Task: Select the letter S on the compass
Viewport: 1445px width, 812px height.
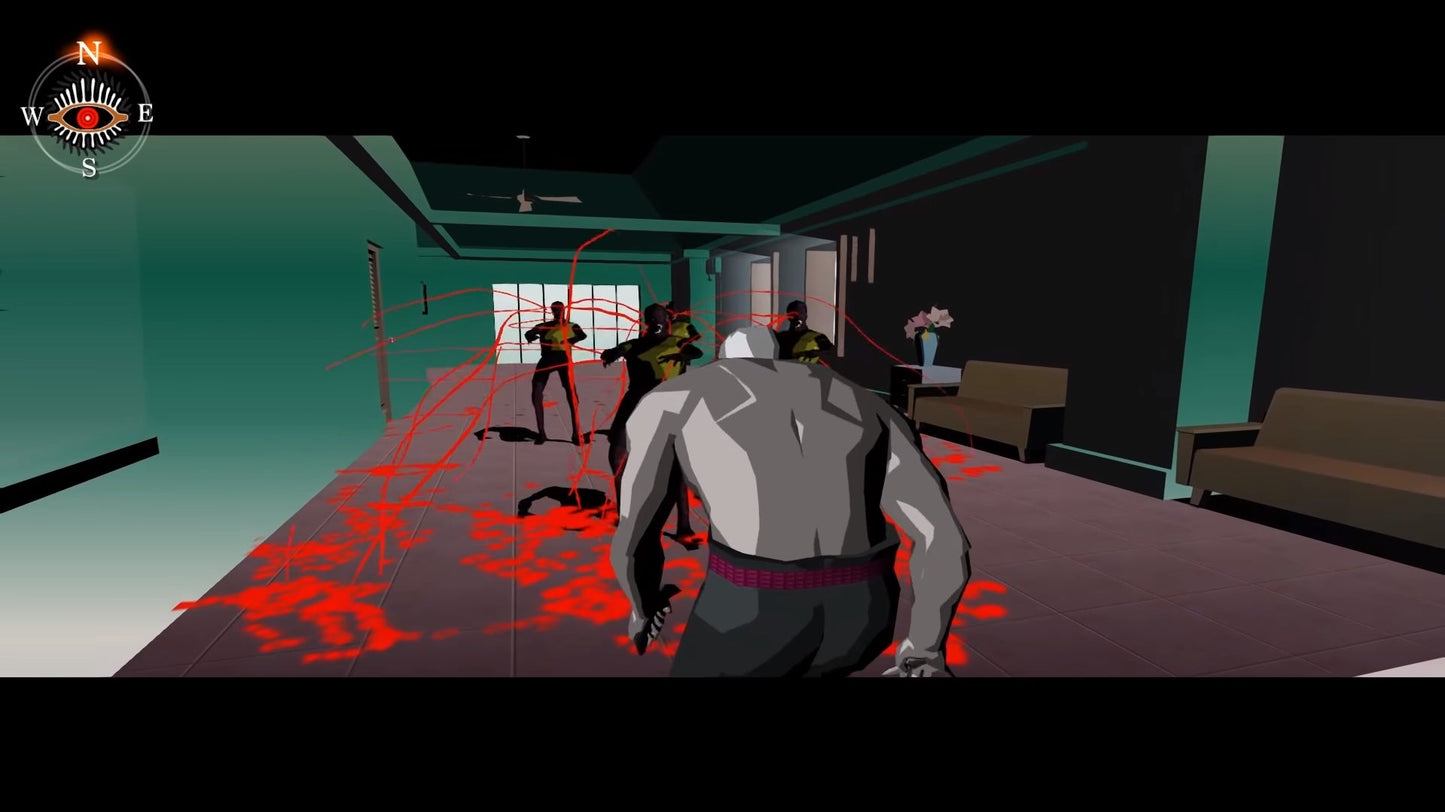Action: (x=88, y=168)
